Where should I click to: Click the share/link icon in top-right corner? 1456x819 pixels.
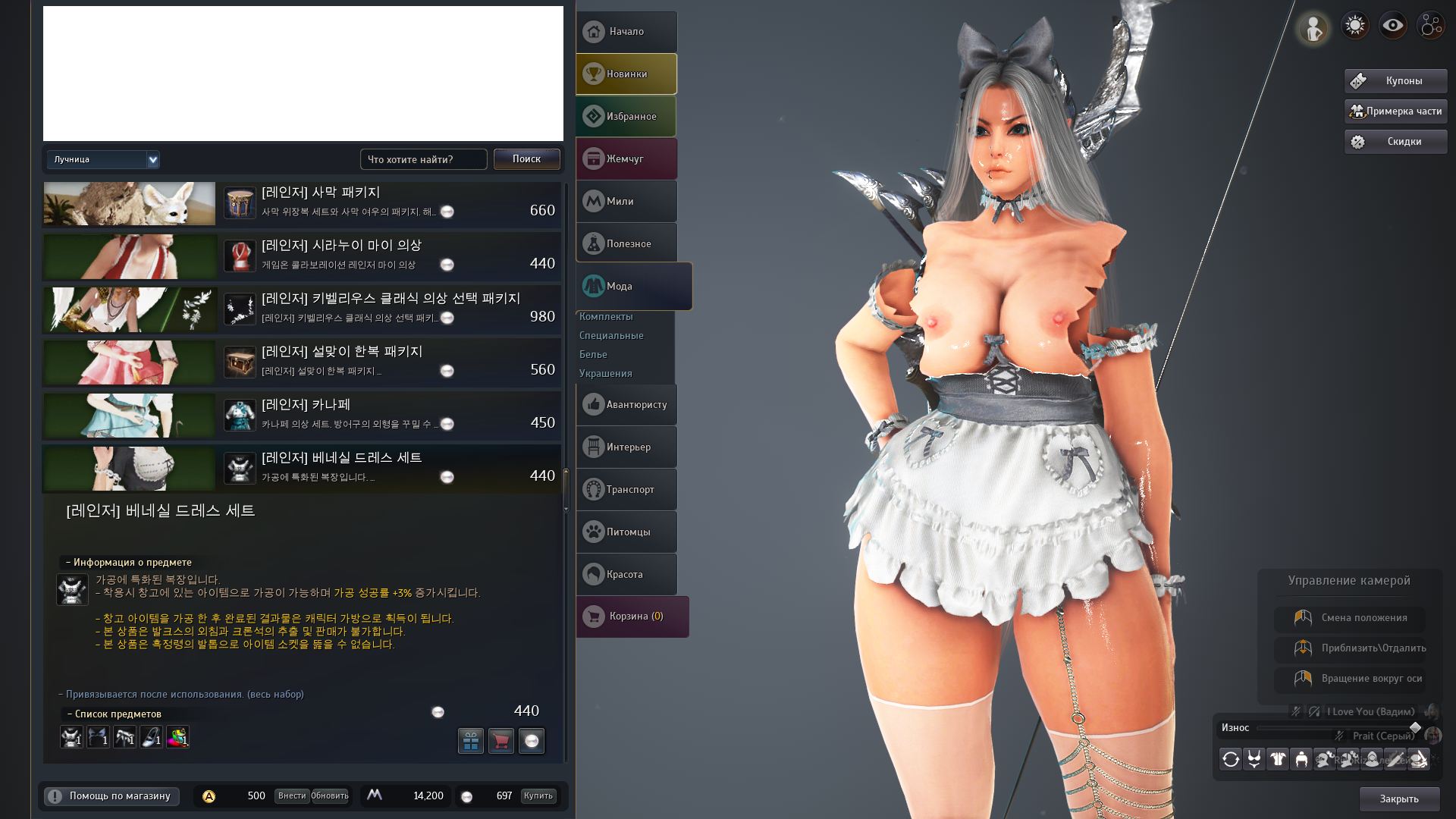point(1429,24)
